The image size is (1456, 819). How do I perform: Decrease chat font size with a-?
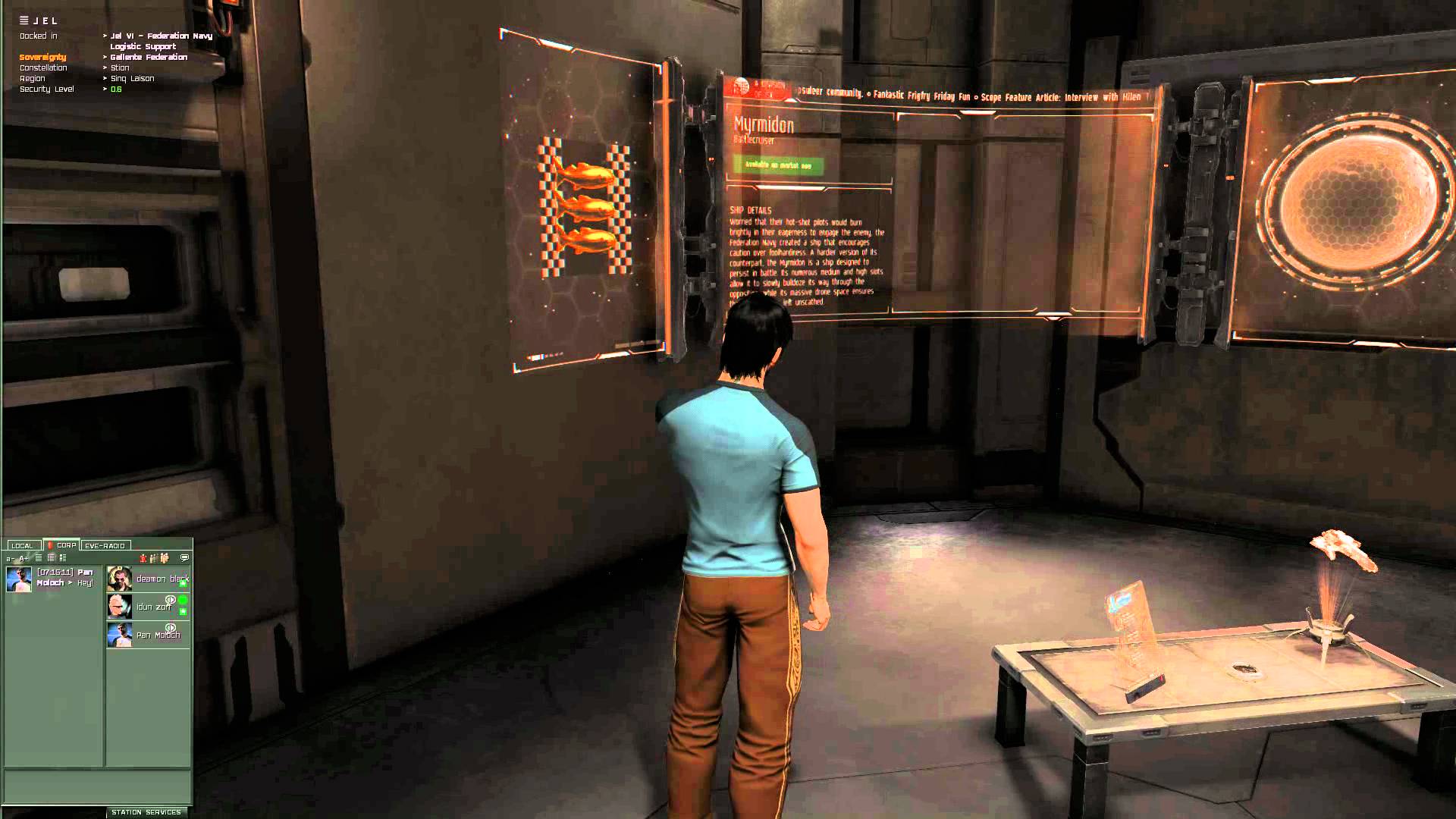11,558
